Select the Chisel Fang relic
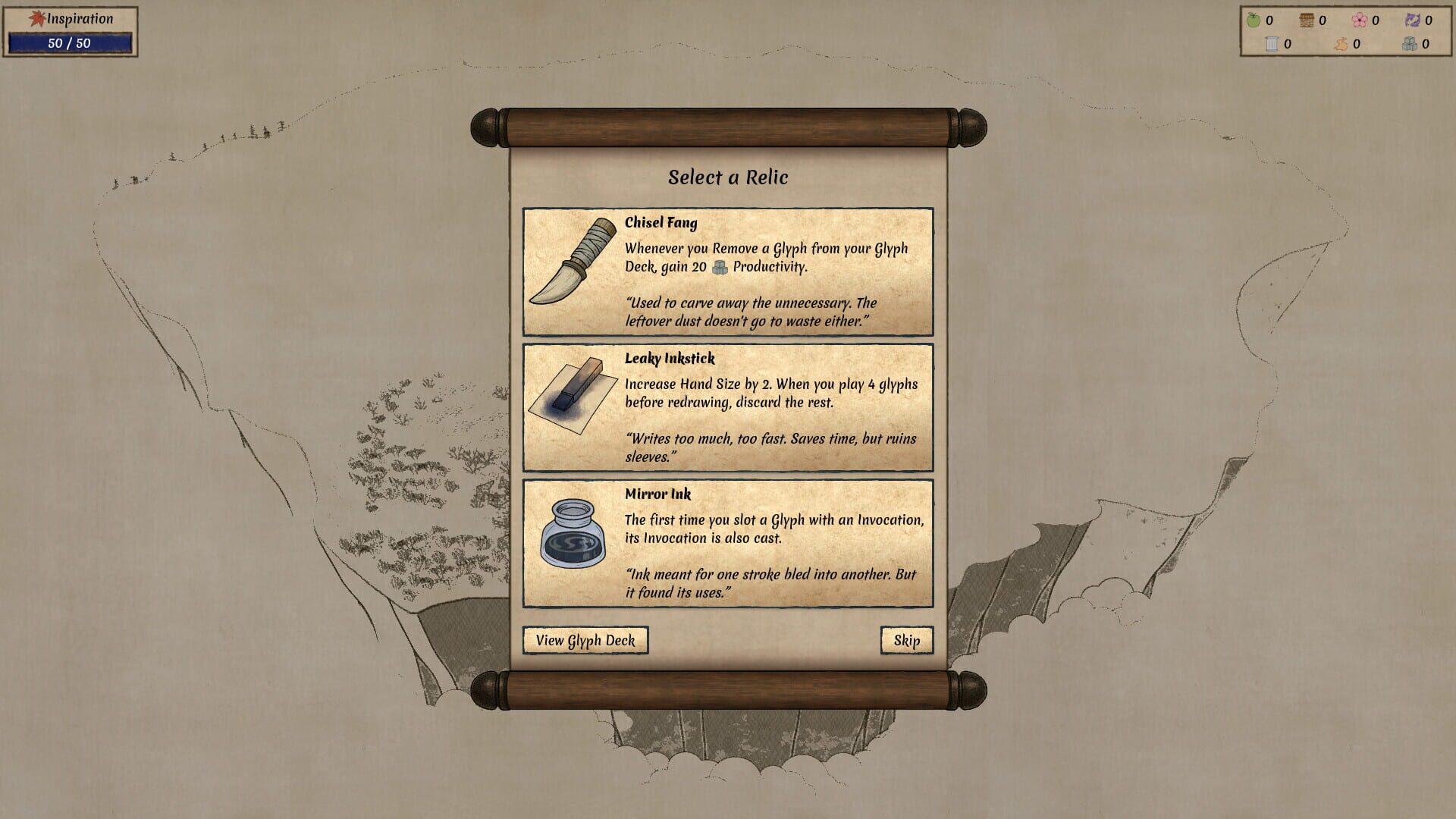Image resolution: width=1456 pixels, height=819 pixels. point(728,271)
